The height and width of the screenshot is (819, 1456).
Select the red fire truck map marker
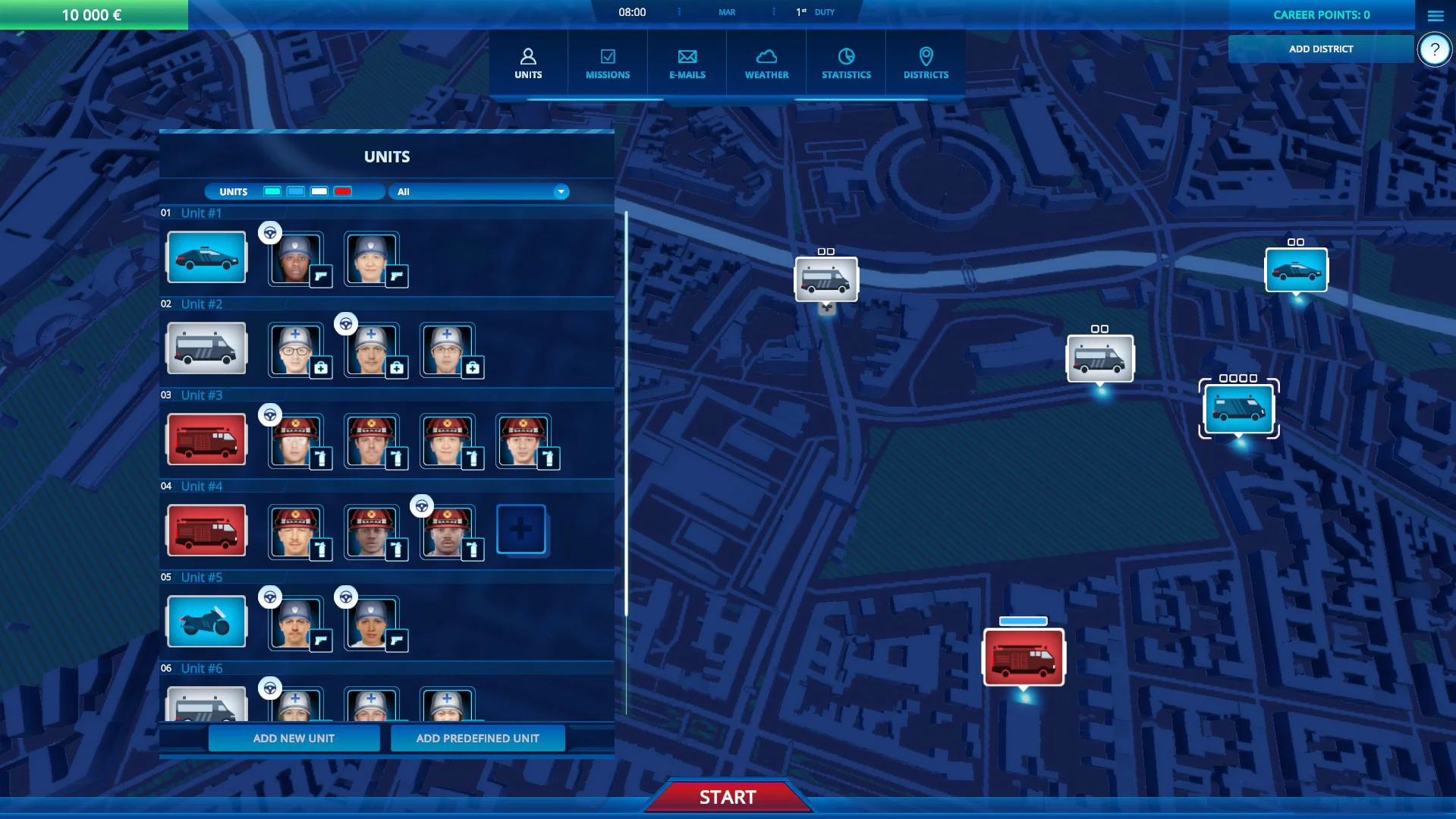click(1024, 657)
